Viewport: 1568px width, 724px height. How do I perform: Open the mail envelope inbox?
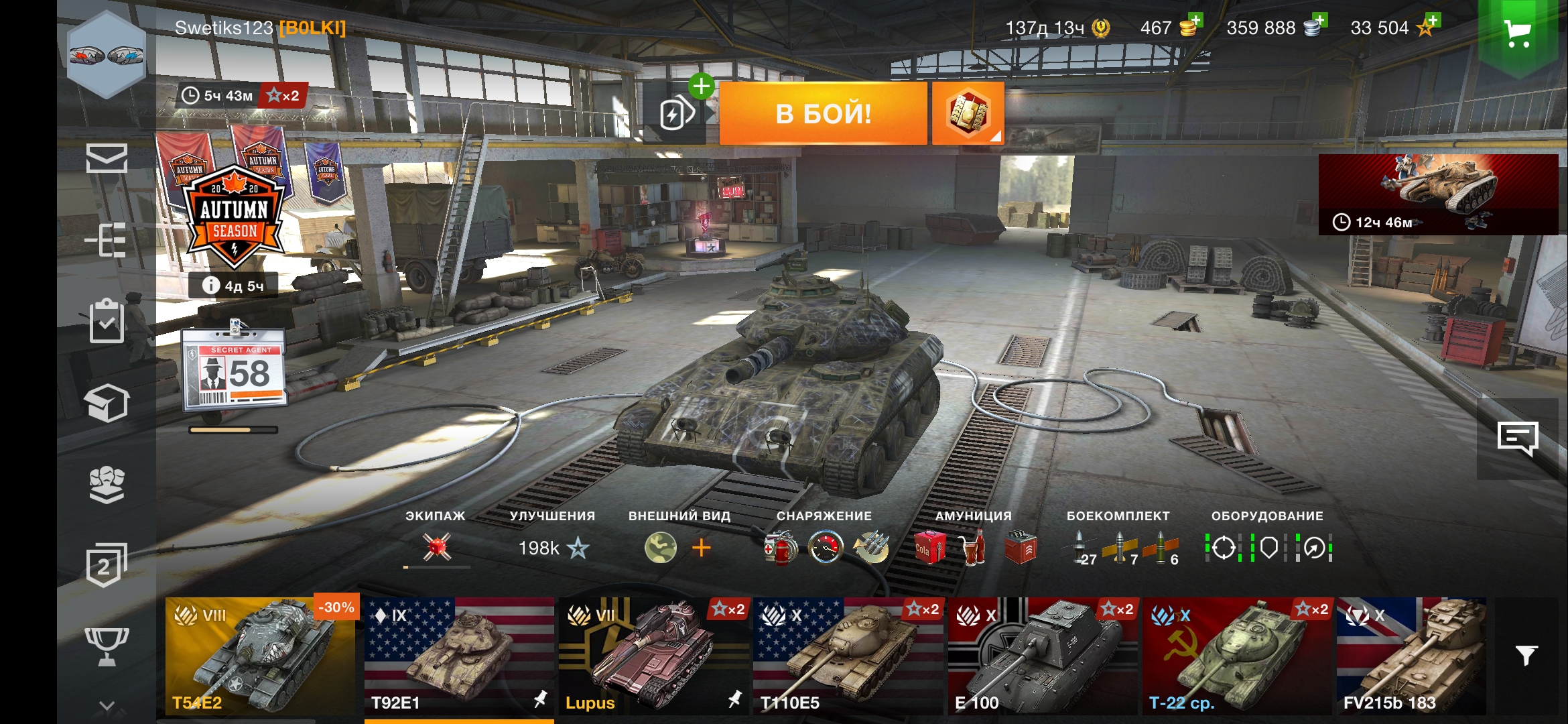click(x=107, y=158)
